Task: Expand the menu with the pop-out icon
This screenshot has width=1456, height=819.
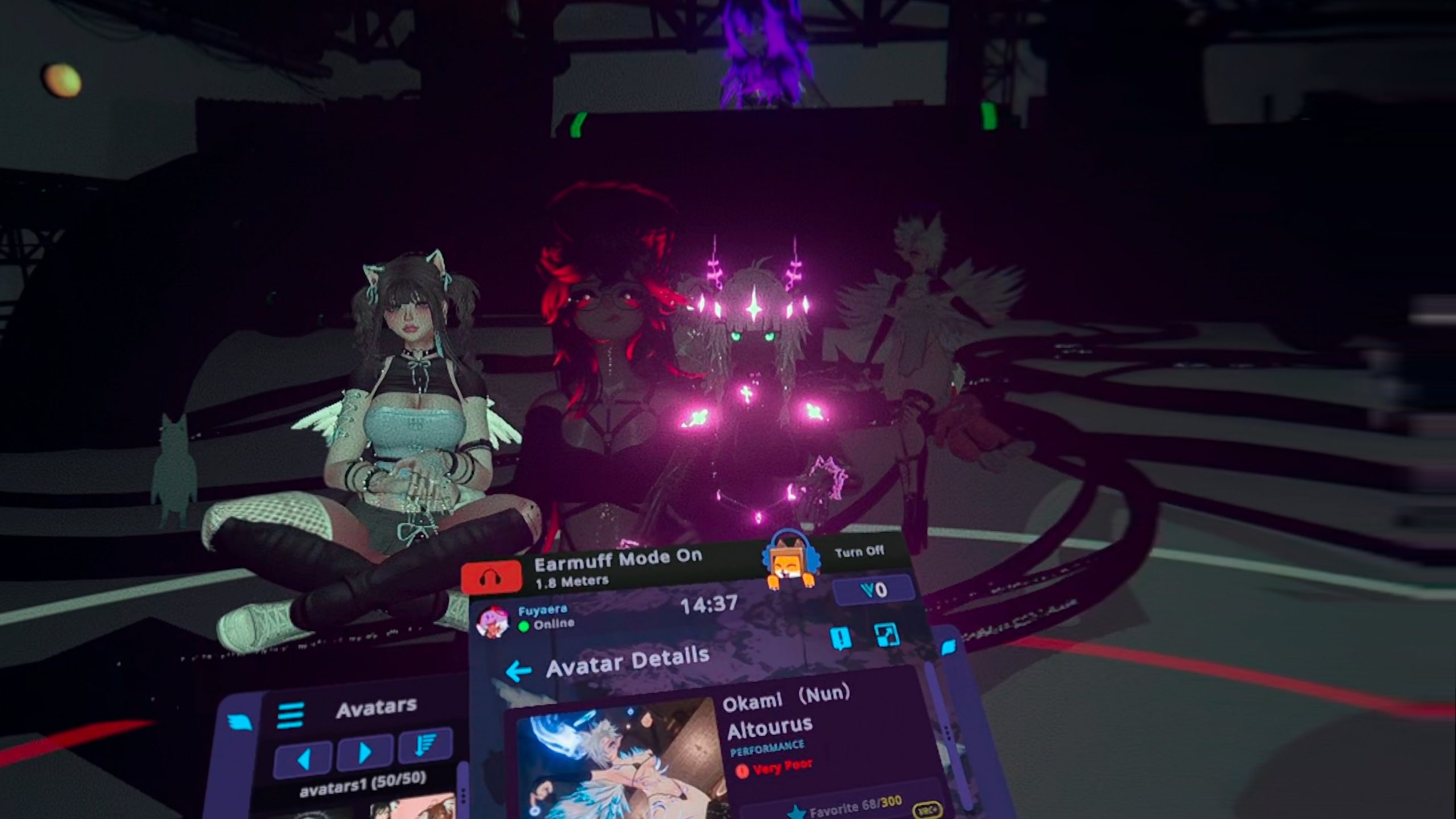Action: pos(886,635)
